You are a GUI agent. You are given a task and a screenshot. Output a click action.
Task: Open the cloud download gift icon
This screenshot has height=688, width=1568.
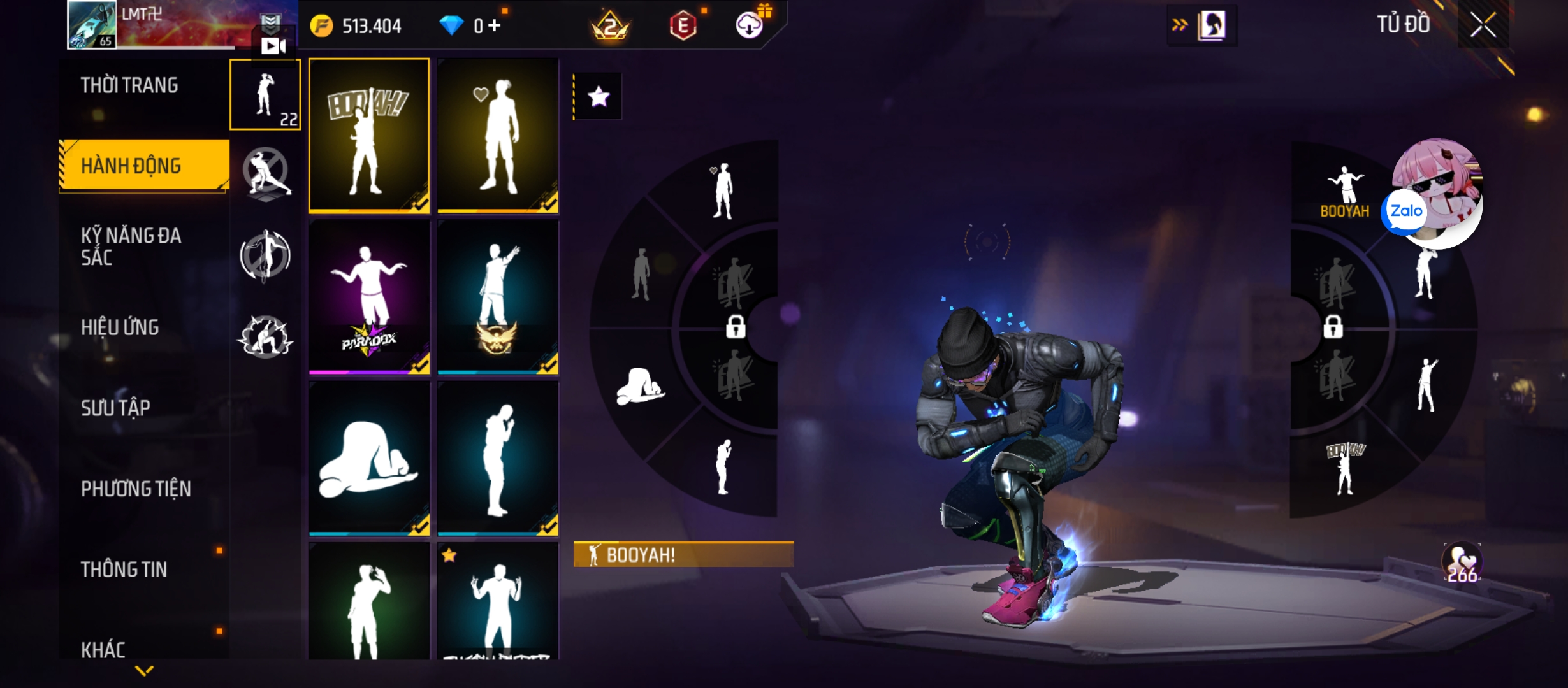(750, 25)
